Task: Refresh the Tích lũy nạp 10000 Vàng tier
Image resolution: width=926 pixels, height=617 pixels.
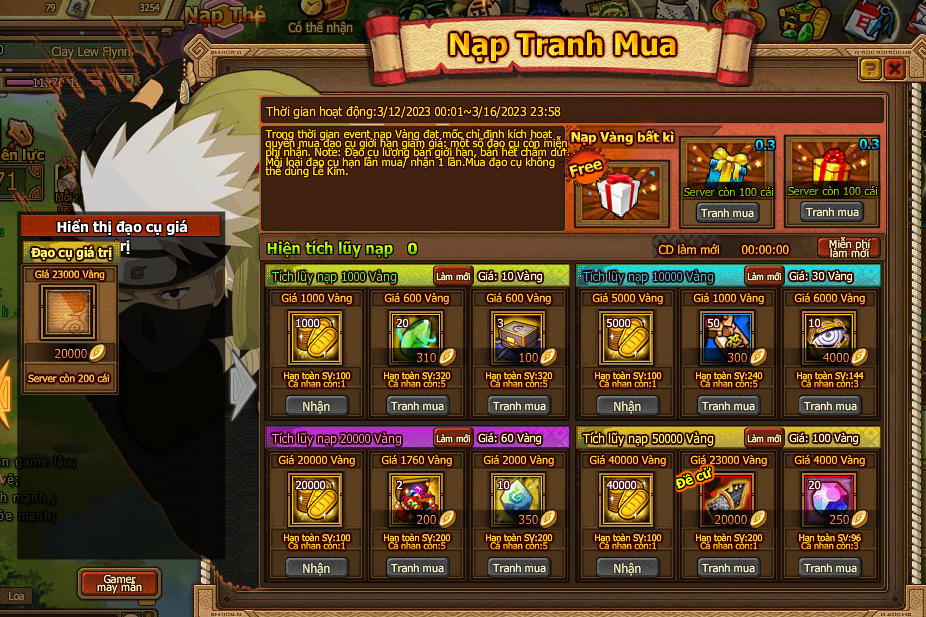Action: pos(764,276)
